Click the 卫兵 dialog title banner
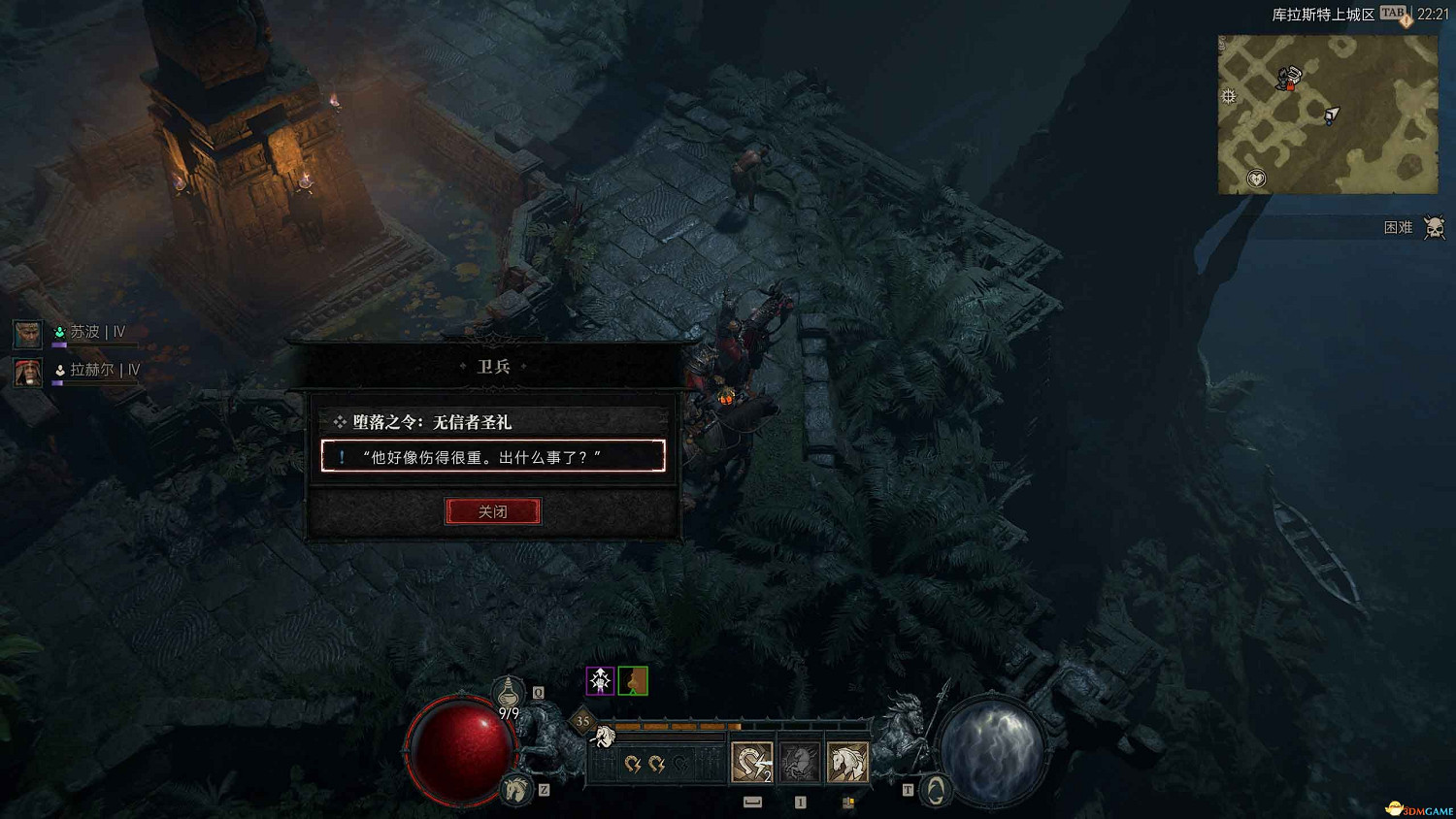1456x819 pixels. click(493, 367)
